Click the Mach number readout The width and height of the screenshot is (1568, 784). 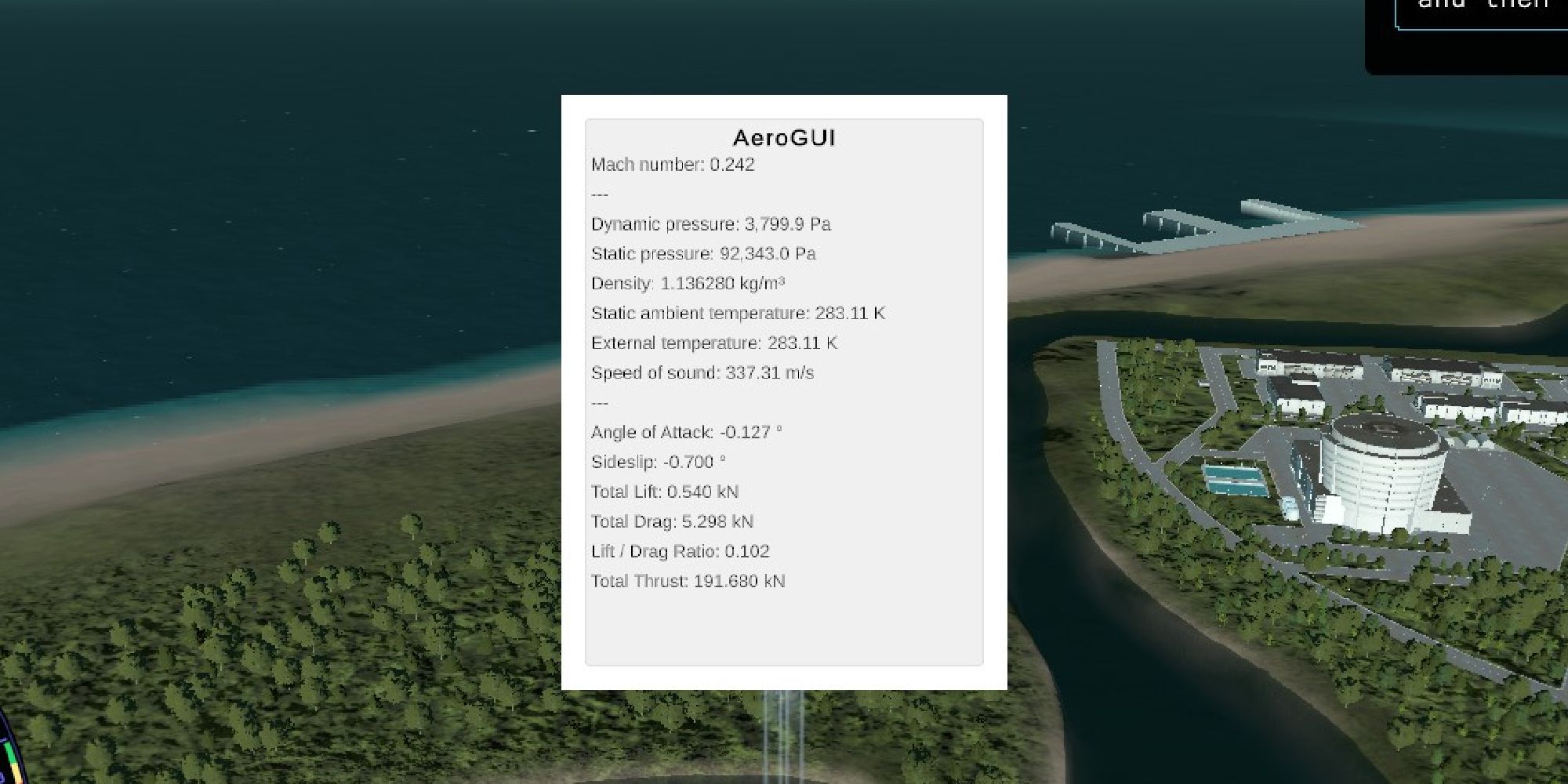[x=673, y=165]
